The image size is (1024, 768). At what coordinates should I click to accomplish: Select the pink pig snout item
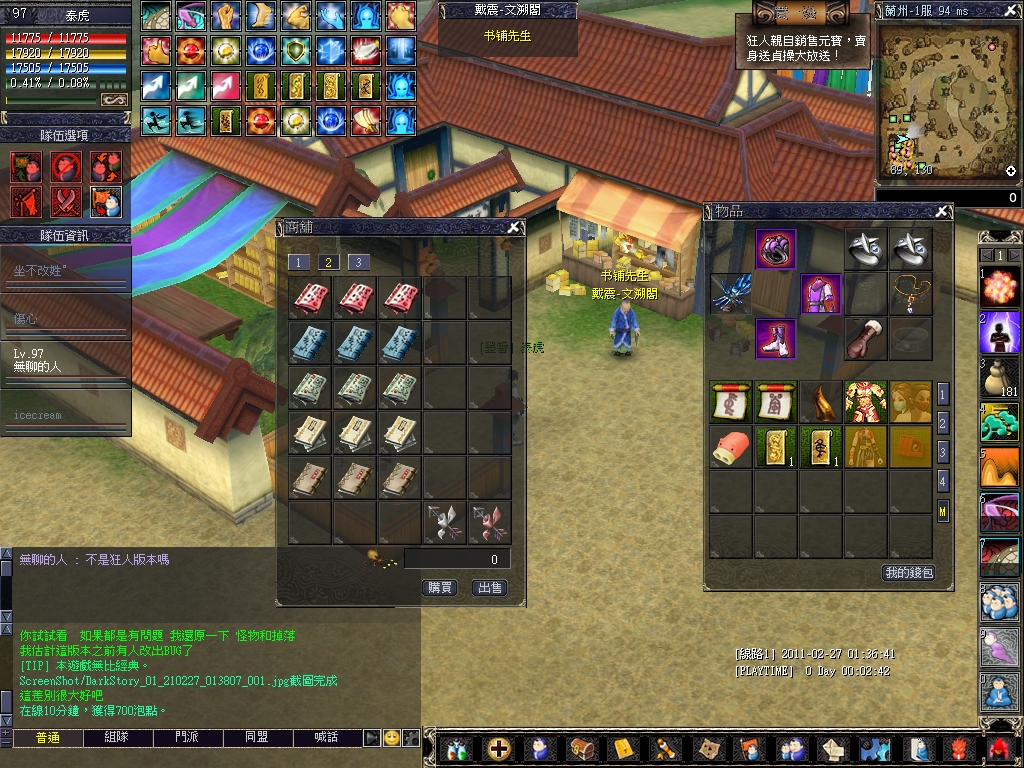point(730,447)
